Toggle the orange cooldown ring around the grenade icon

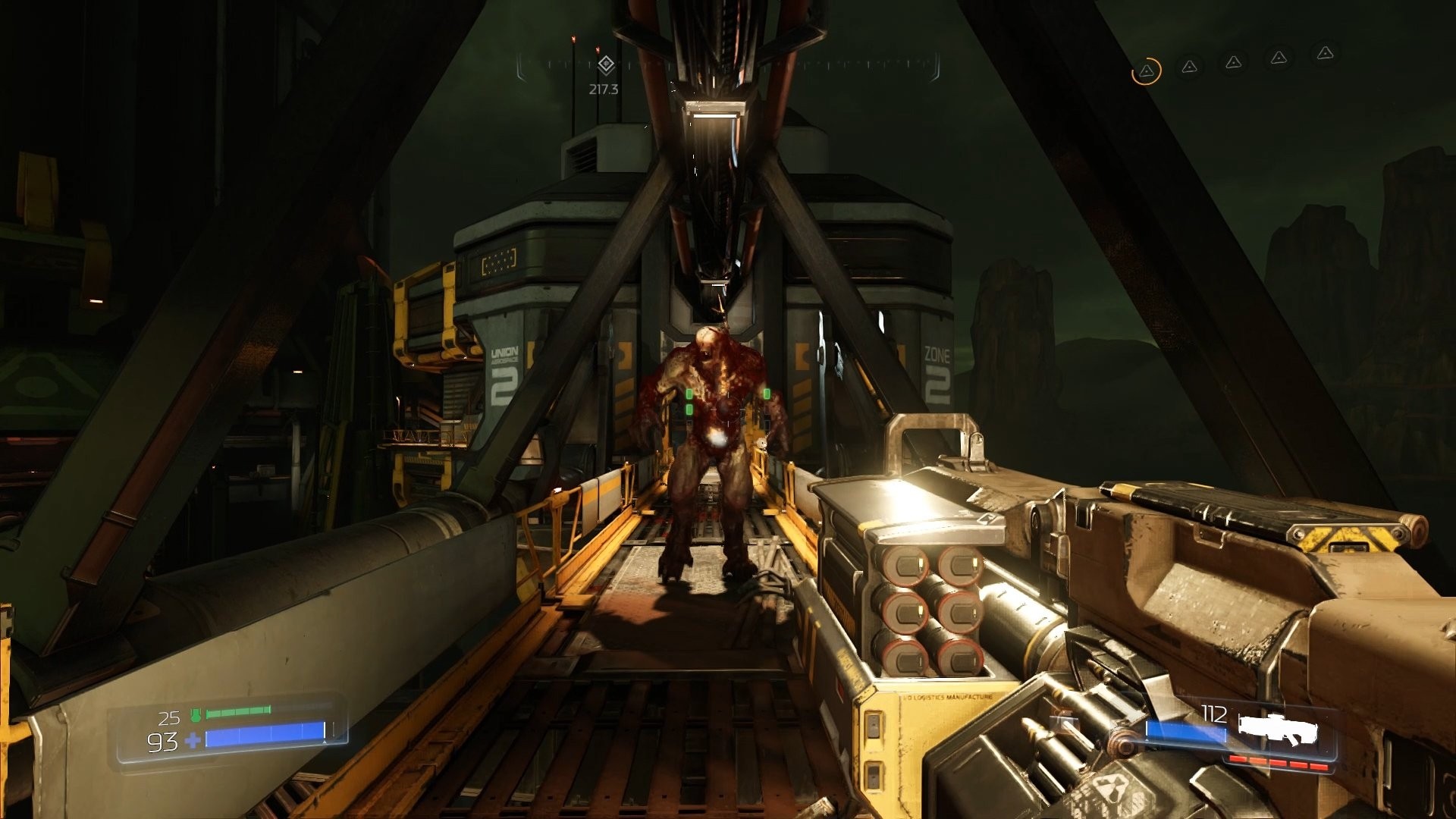pyautogui.click(x=1147, y=72)
